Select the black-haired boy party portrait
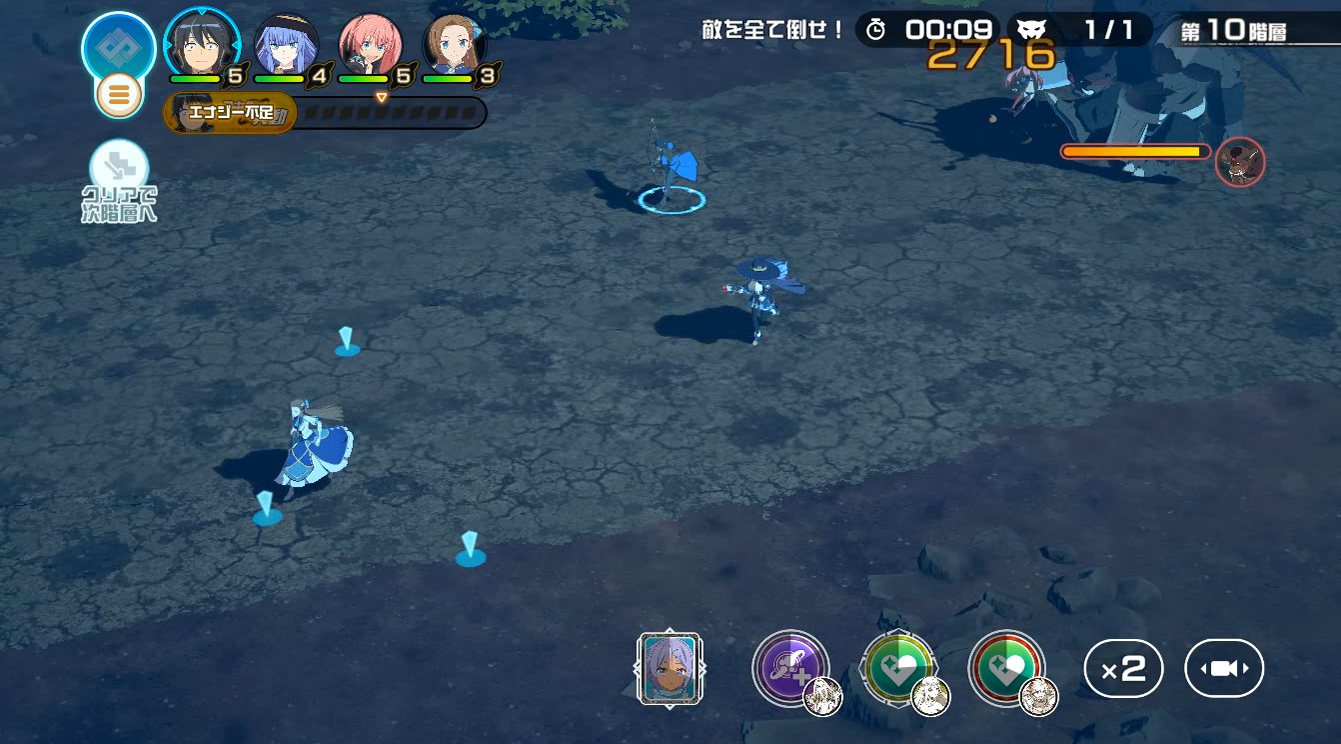This screenshot has width=1341, height=744. (201, 44)
